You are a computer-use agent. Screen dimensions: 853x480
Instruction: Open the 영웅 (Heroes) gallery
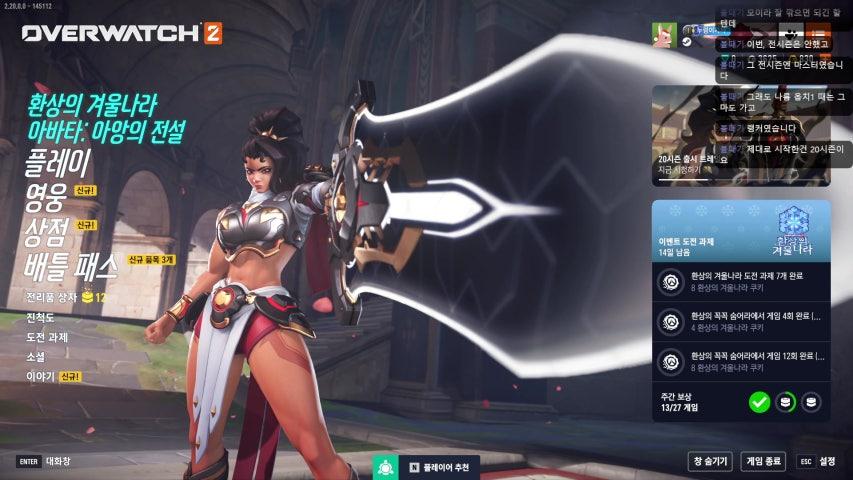click(x=45, y=198)
